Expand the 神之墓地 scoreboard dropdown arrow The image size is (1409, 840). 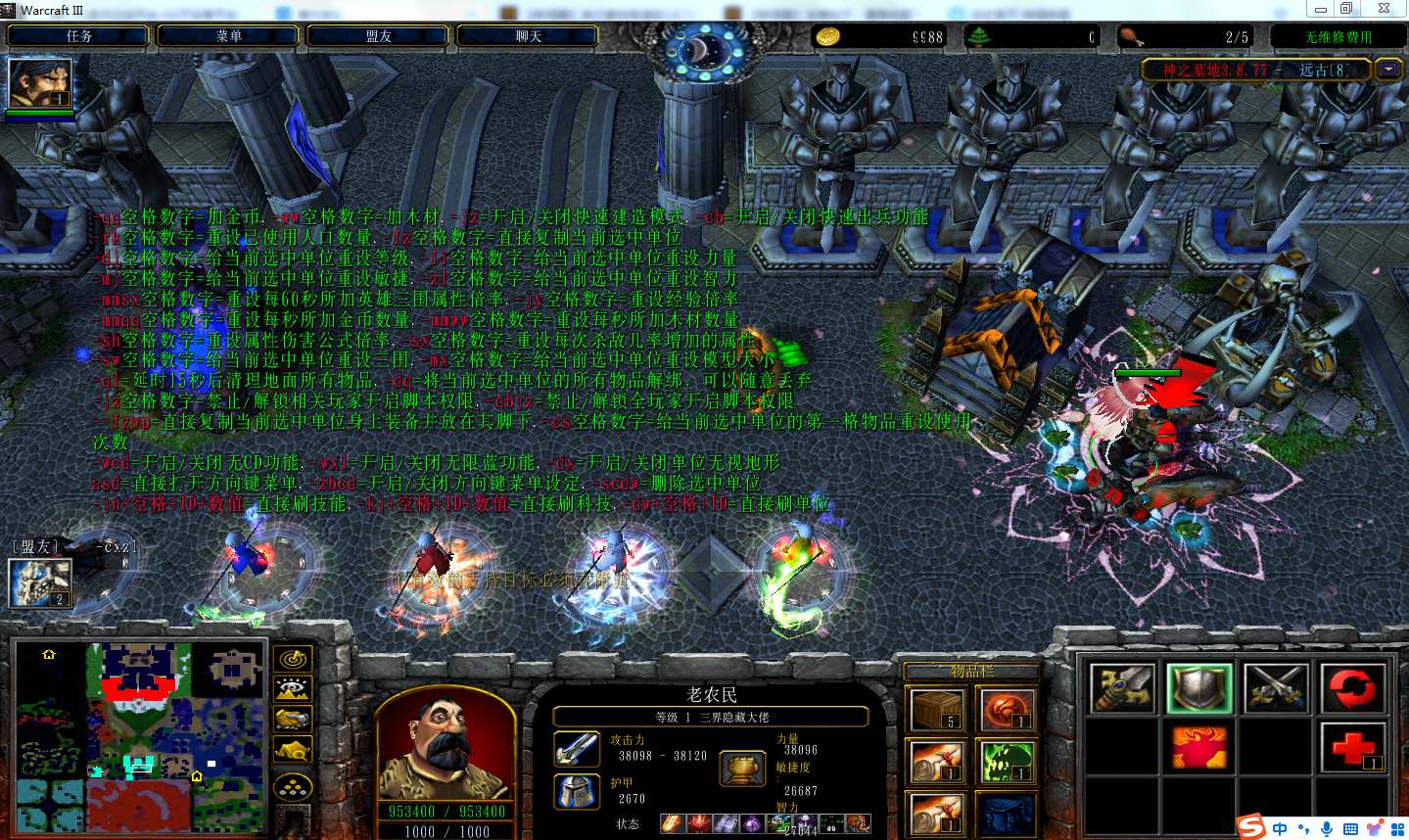coord(1388,70)
